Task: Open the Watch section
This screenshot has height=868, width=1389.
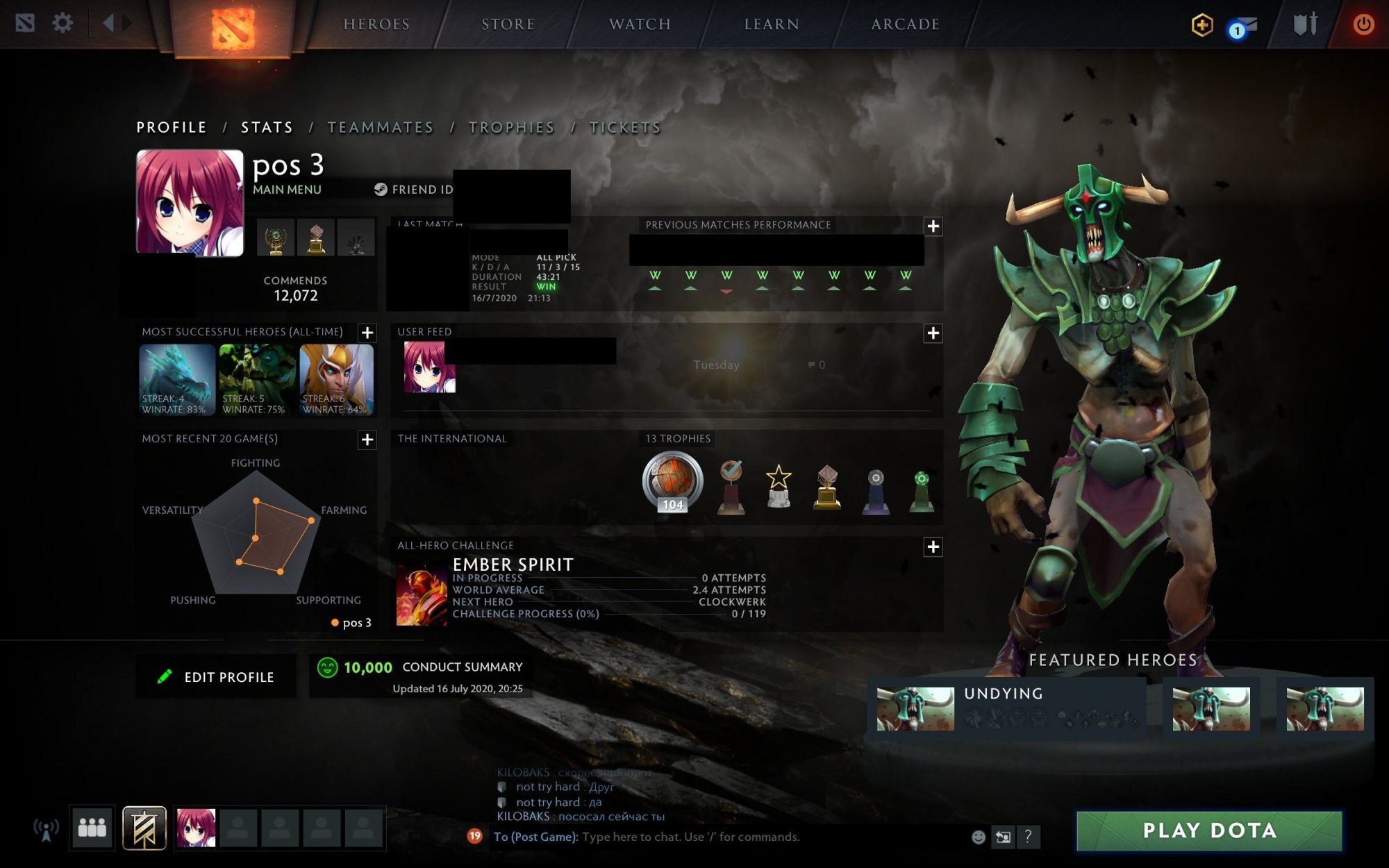Action: (640, 24)
